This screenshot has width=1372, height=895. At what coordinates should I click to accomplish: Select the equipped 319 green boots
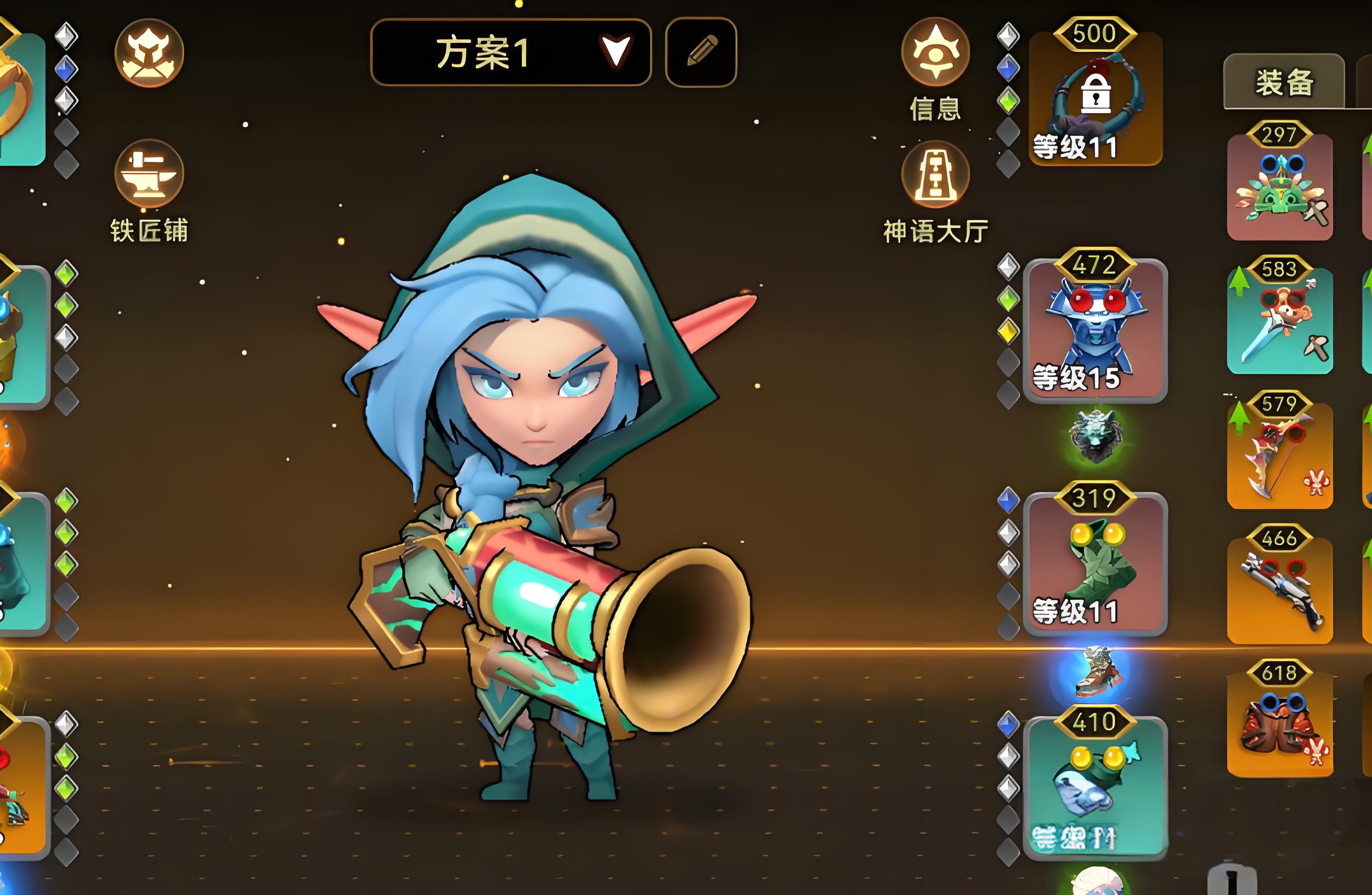pyautogui.click(x=1095, y=563)
